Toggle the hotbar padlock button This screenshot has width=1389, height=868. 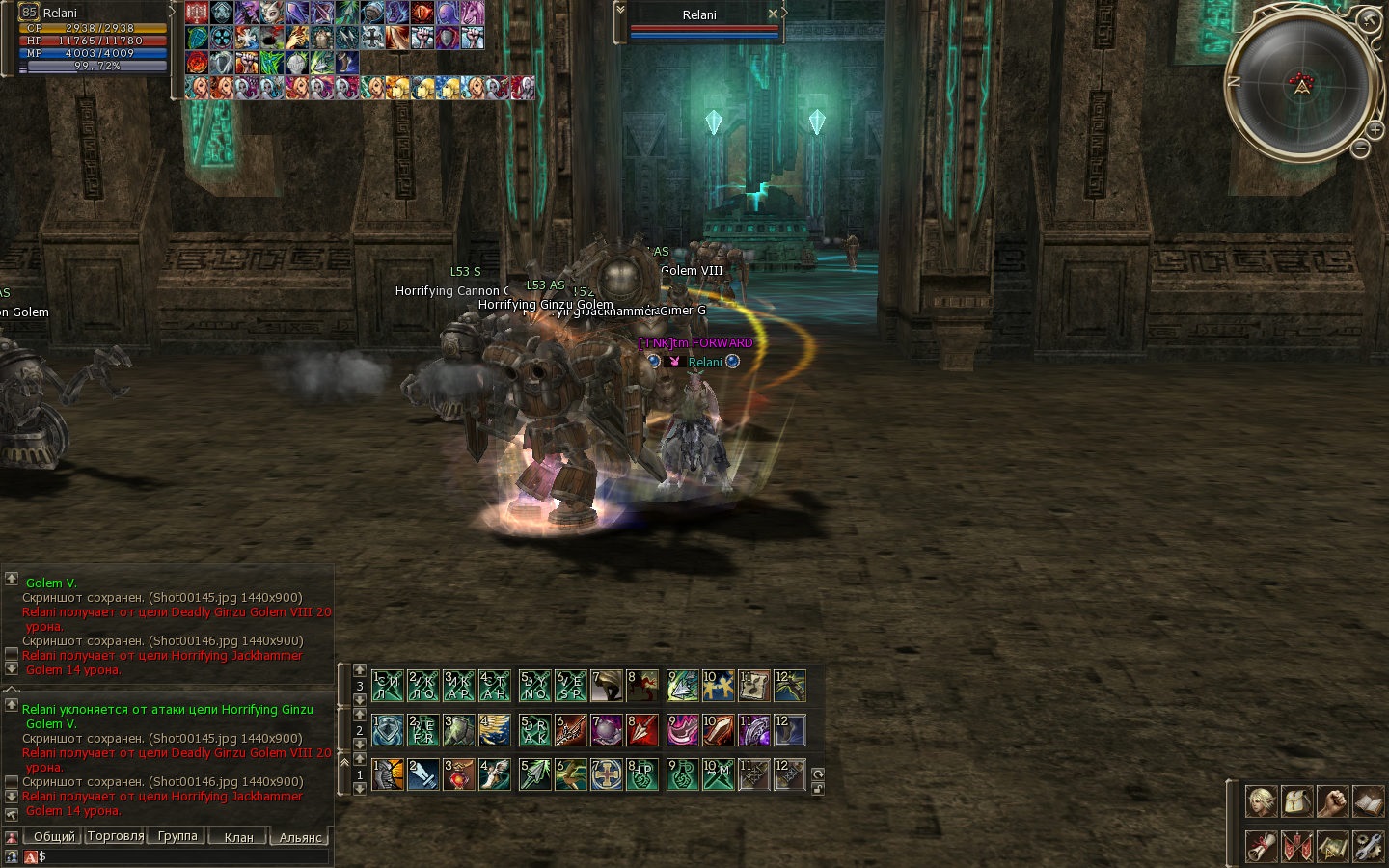pyautogui.click(x=818, y=788)
